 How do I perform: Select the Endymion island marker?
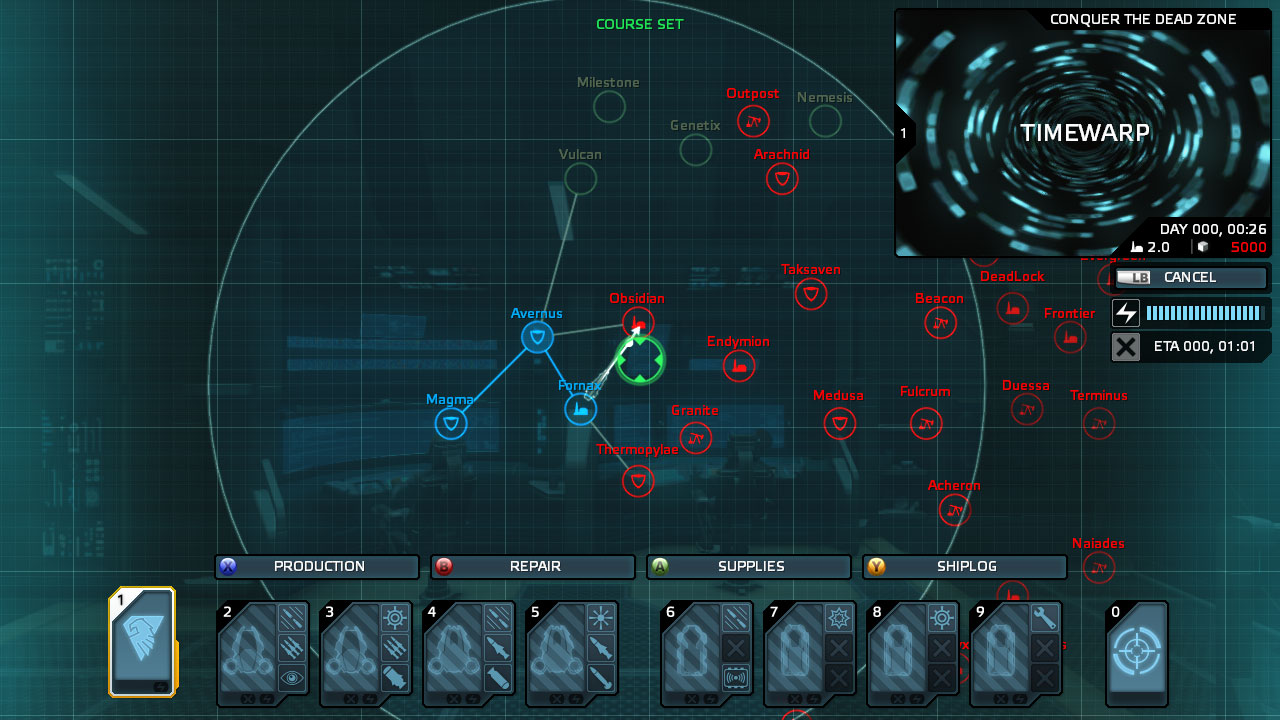[739, 366]
